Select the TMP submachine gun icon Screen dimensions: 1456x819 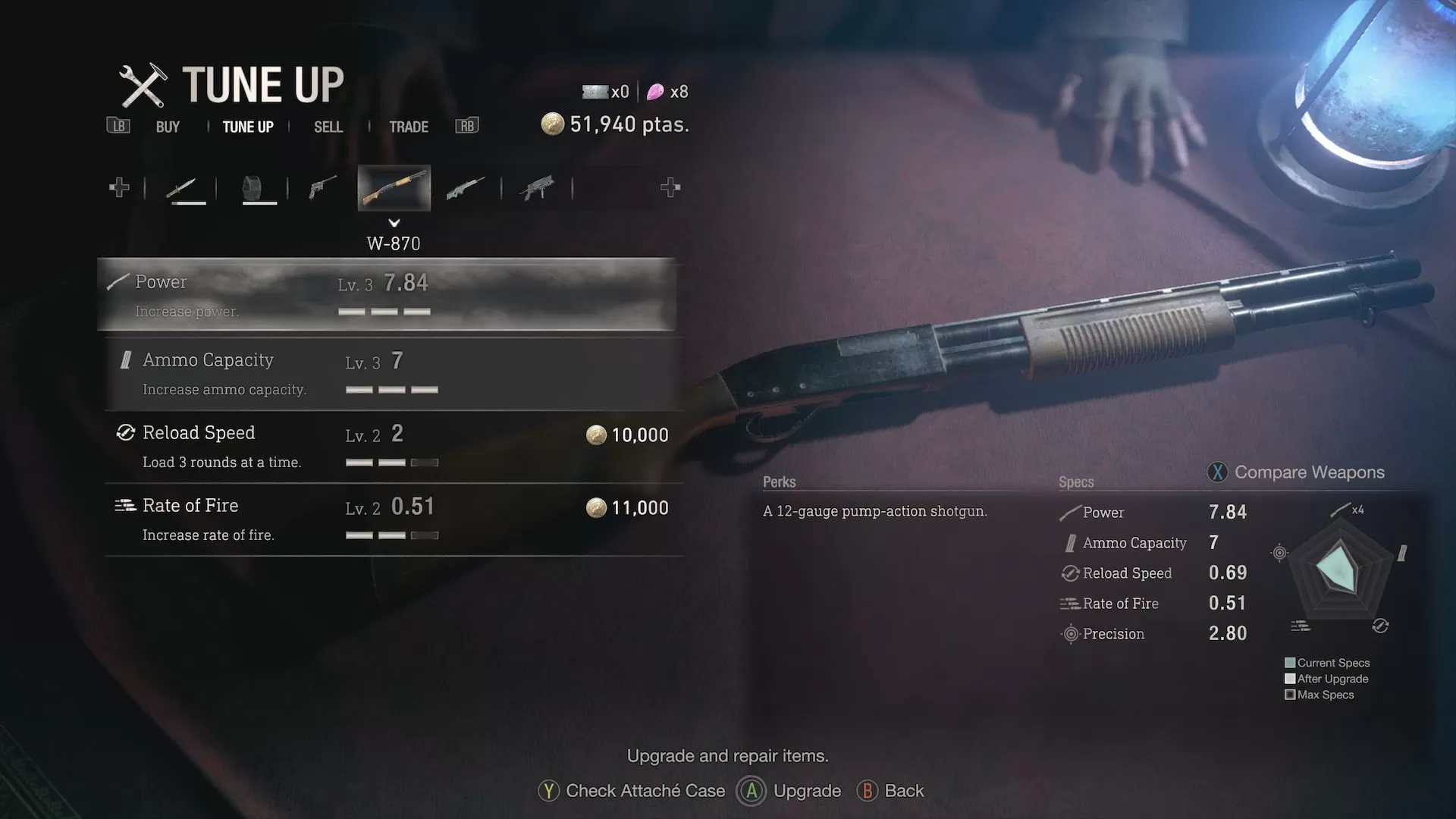[538, 188]
